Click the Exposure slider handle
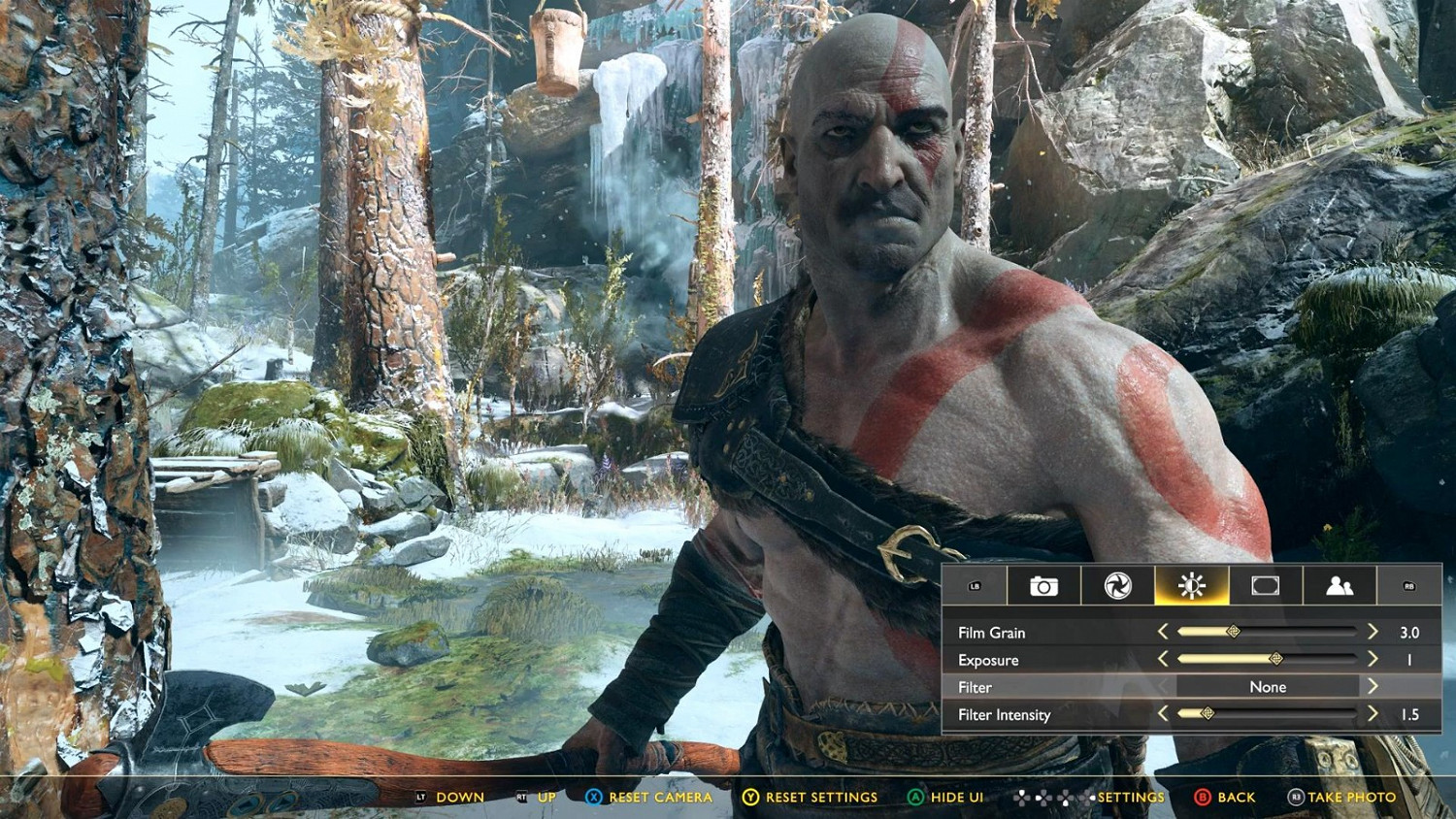The image size is (1456, 819). click(1277, 659)
